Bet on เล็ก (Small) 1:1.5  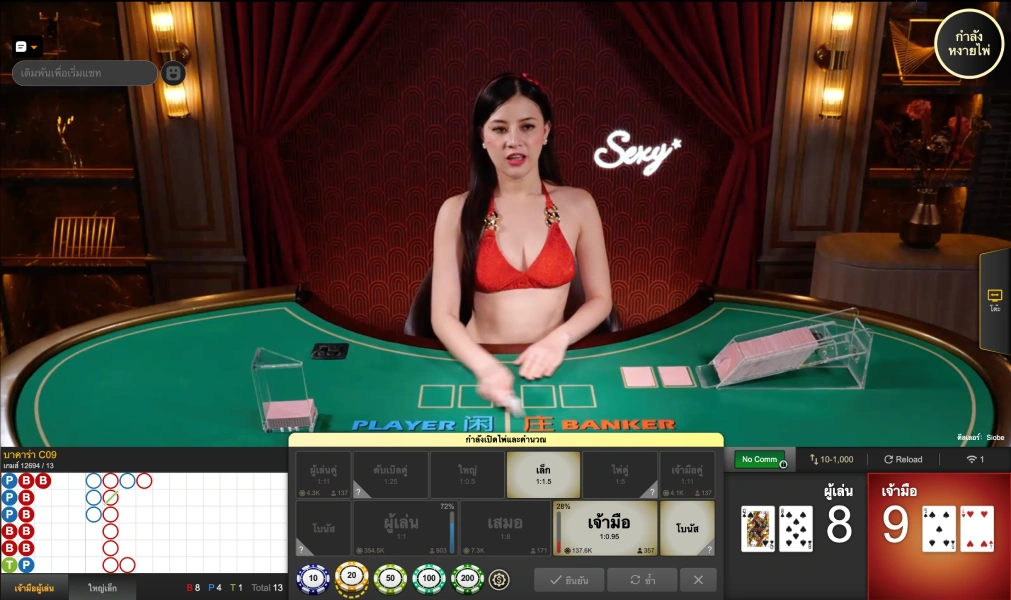(543, 474)
